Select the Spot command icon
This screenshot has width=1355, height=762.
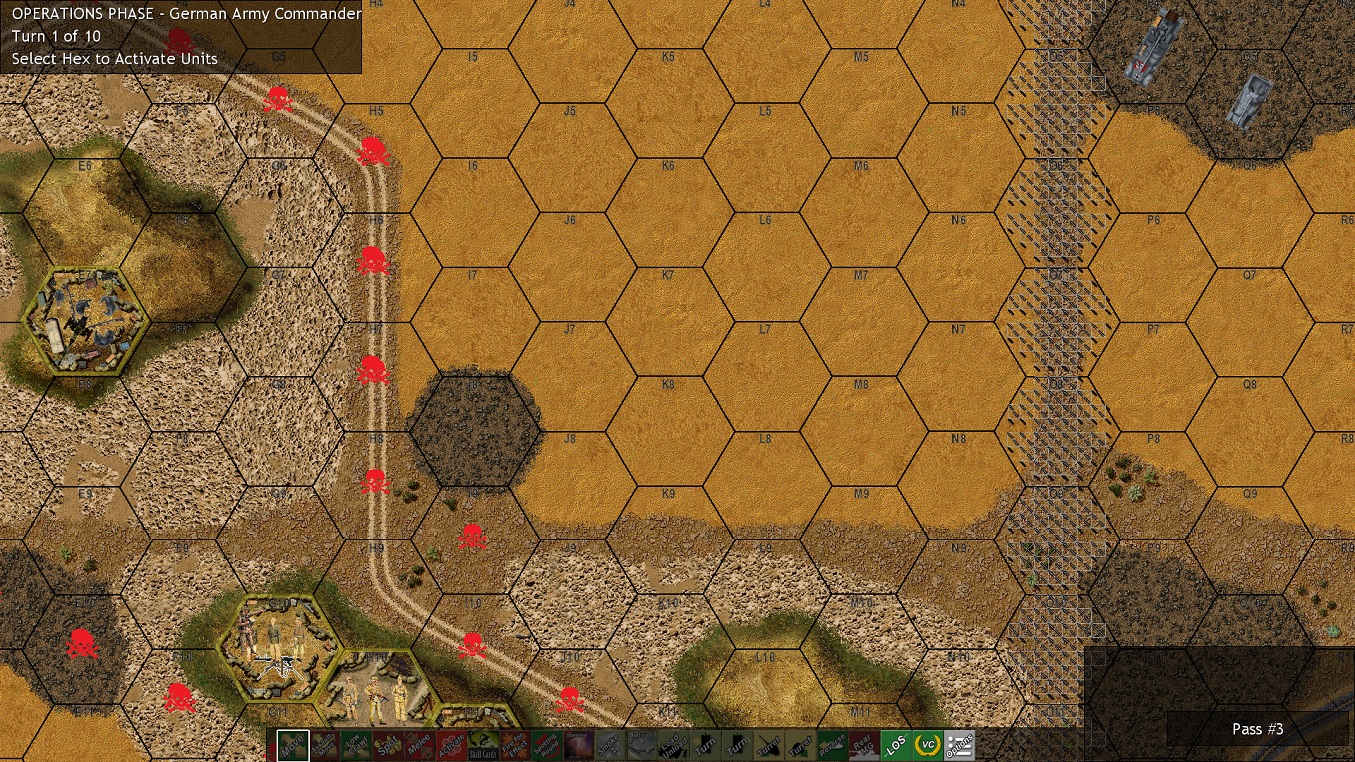click(x=387, y=745)
